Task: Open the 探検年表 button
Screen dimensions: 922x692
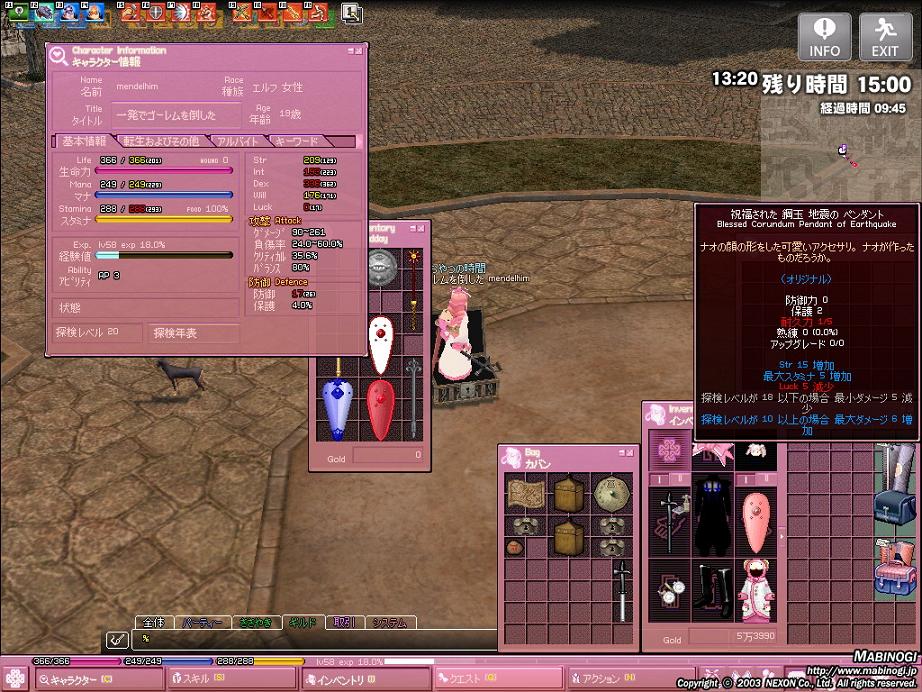Action: (x=194, y=333)
